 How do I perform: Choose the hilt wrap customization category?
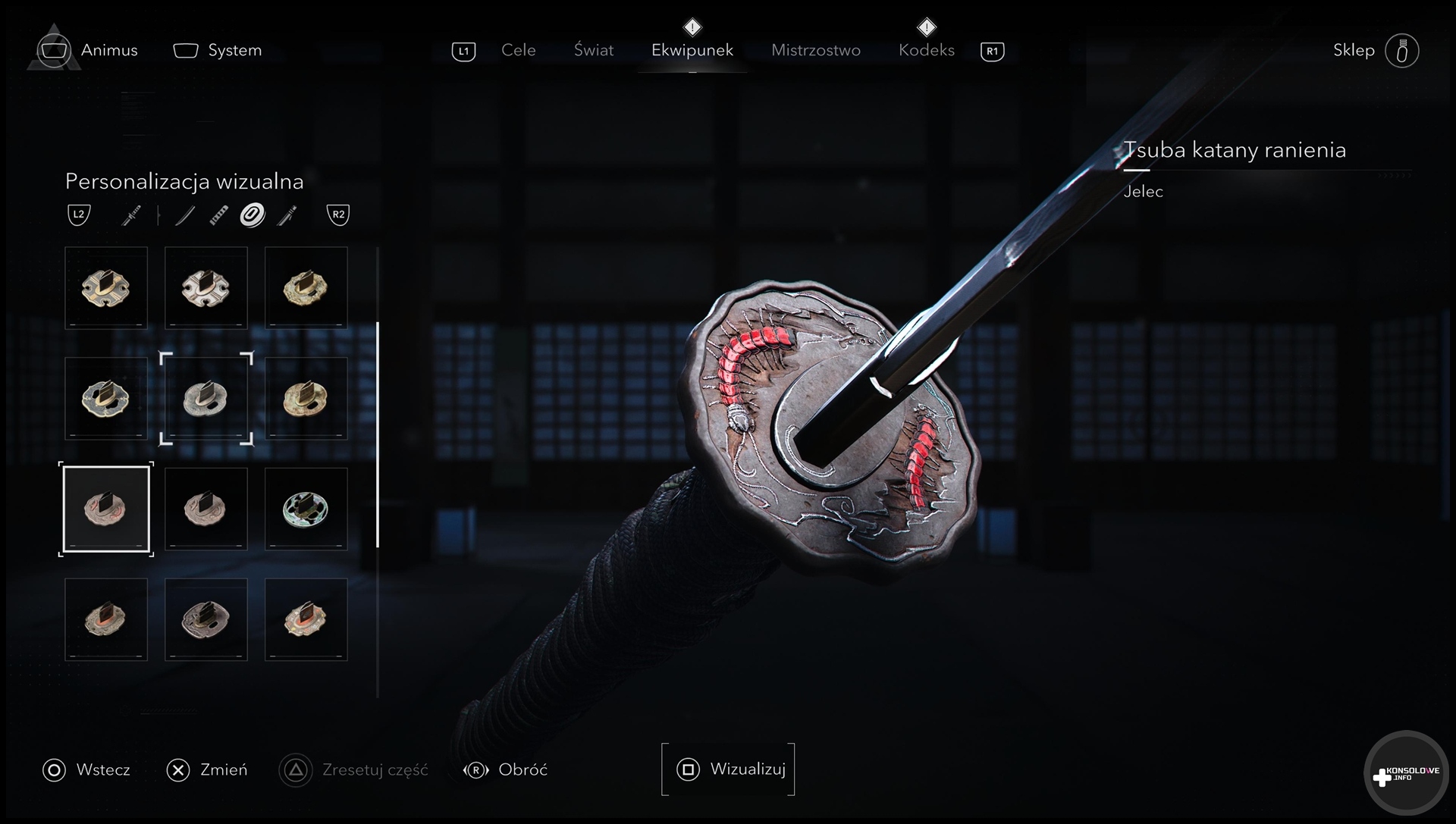[x=218, y=215]
